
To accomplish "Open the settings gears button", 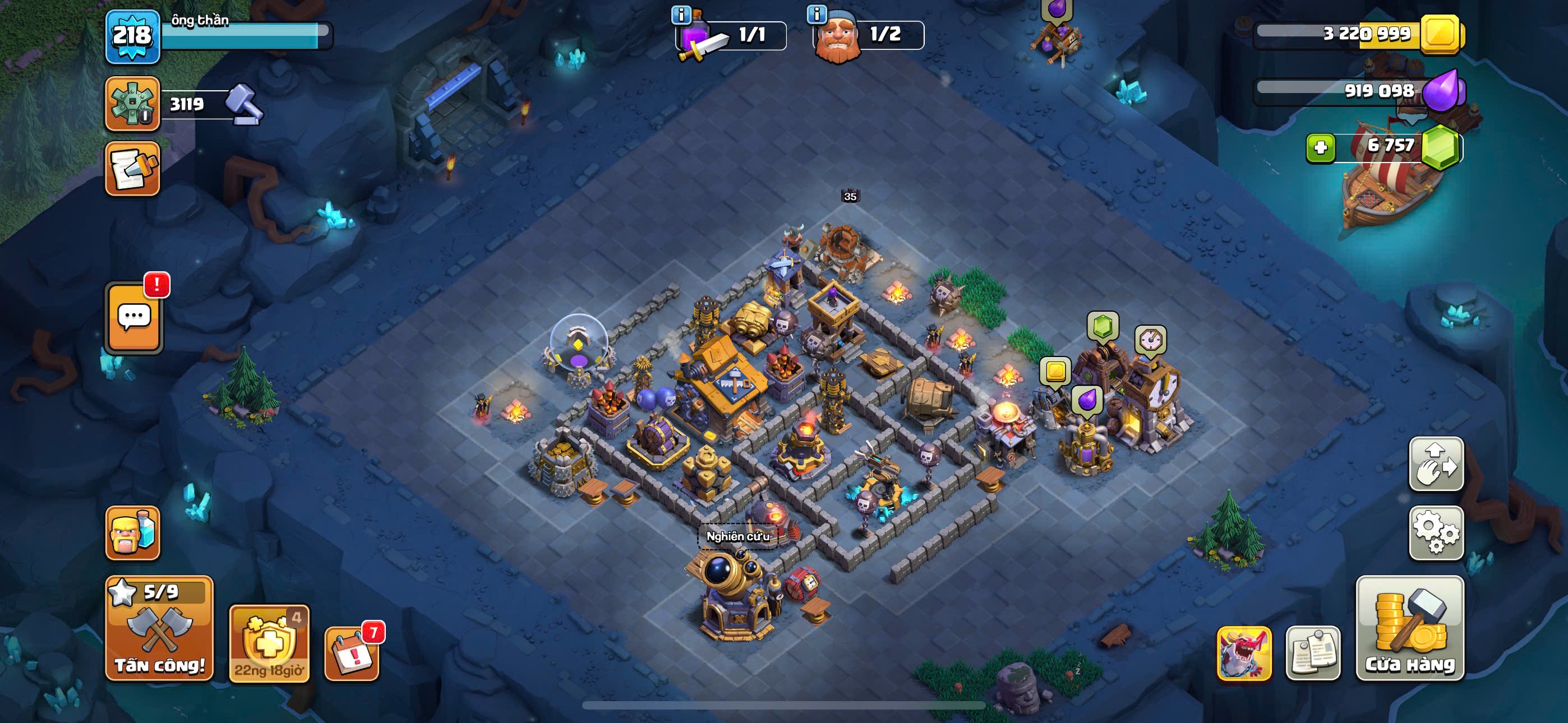I will click(1436, 533).
